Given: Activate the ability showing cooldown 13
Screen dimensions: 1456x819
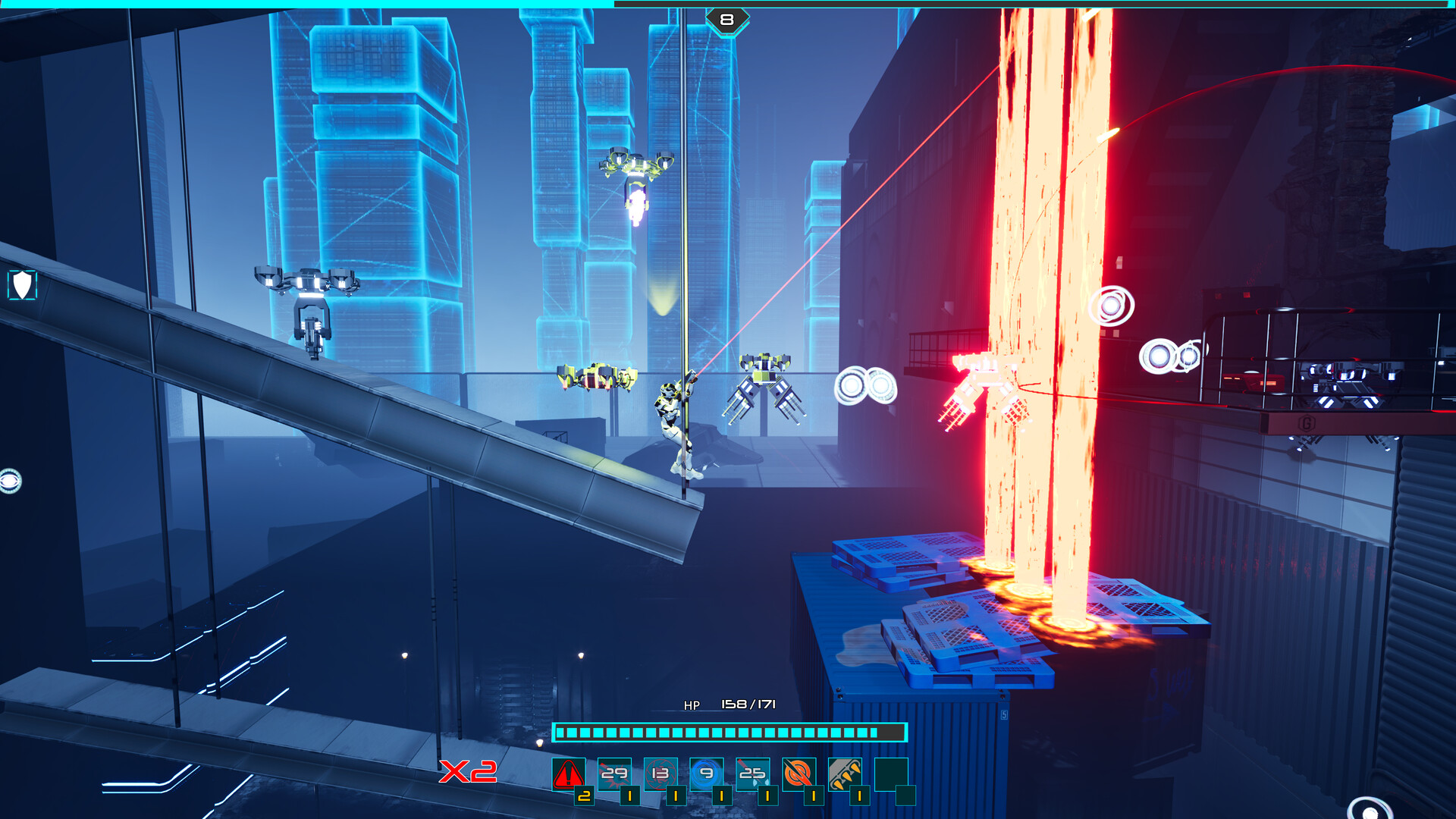Looking at the screenshot, I should [x=661, y=774].
